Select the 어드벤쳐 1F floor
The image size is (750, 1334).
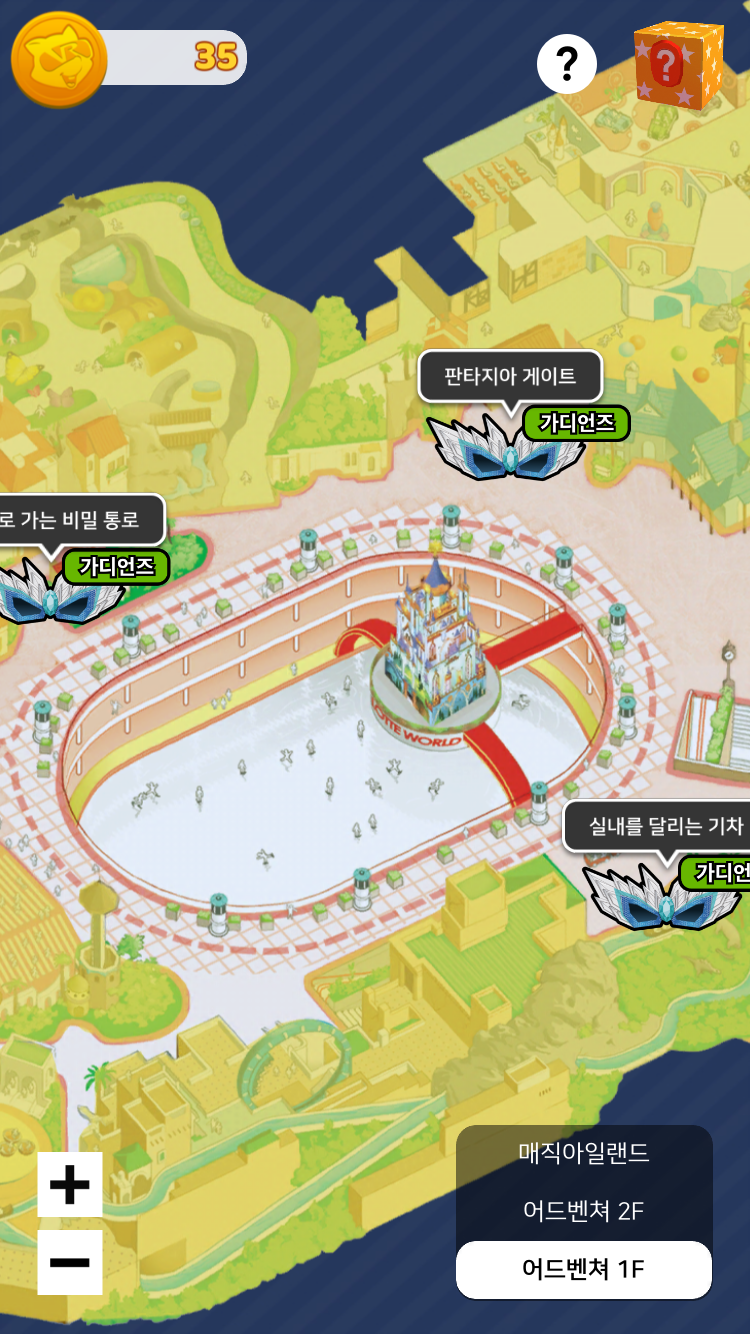coord(584,1269)
